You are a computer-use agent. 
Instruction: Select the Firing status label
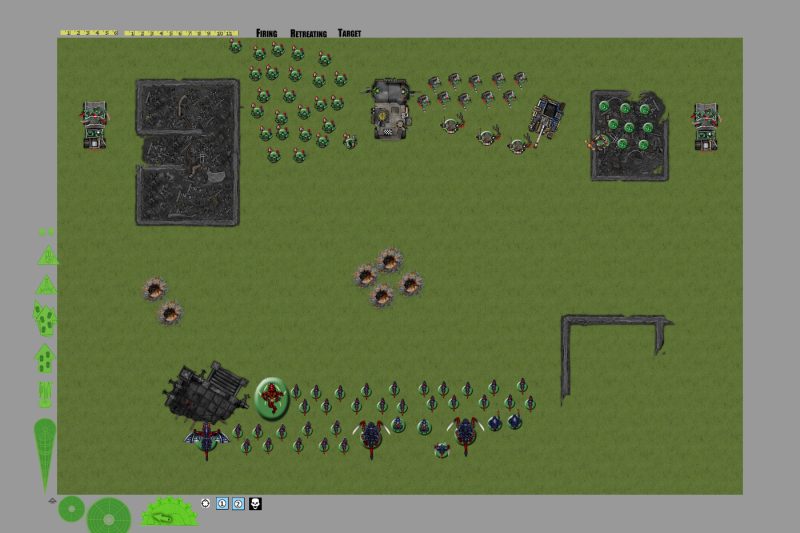click(266, 33)
